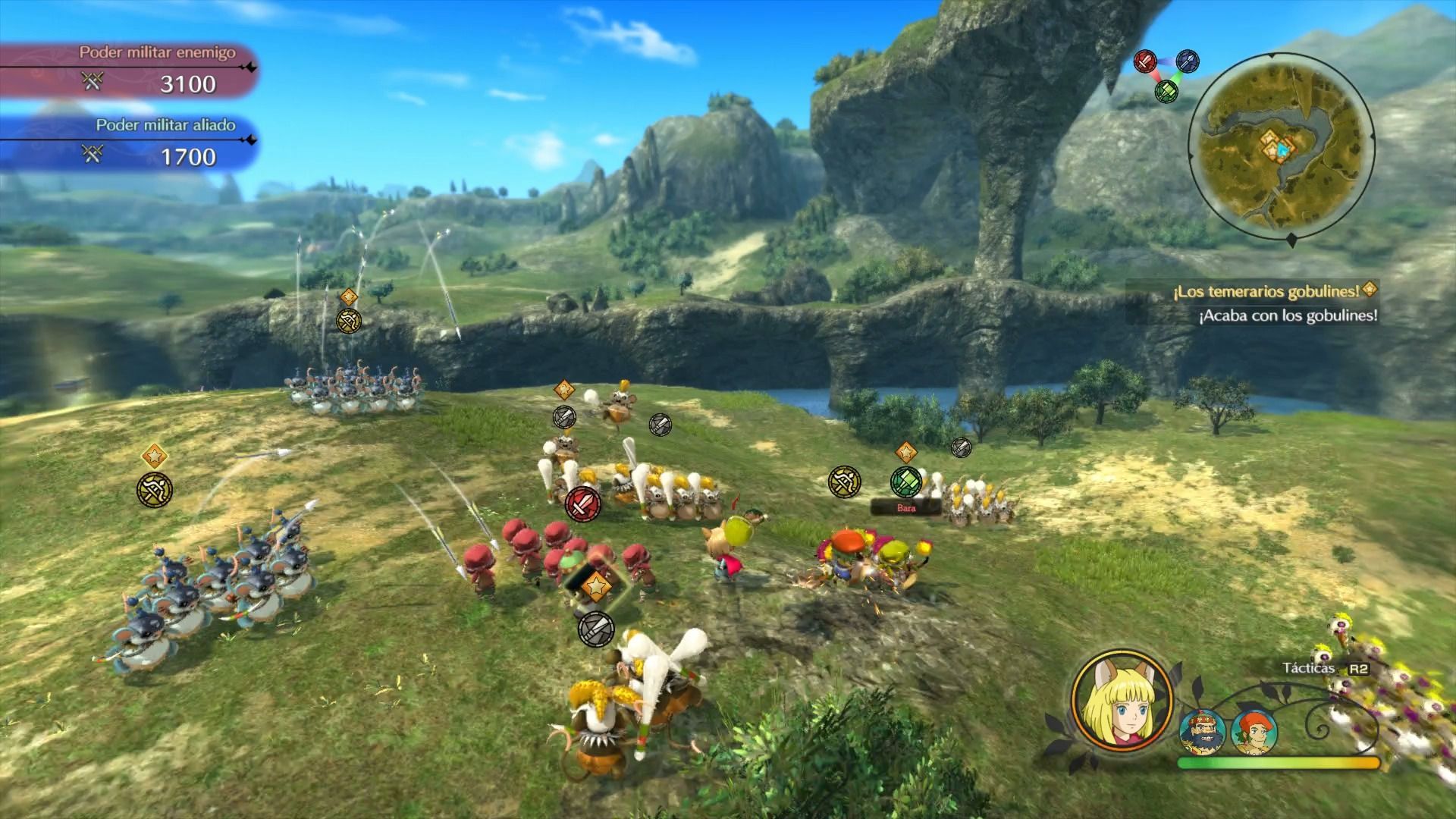The image size is (1456, 819).
Task: Select the red crossed-swords unit marker on the battlefield
Action: point(582,503)
